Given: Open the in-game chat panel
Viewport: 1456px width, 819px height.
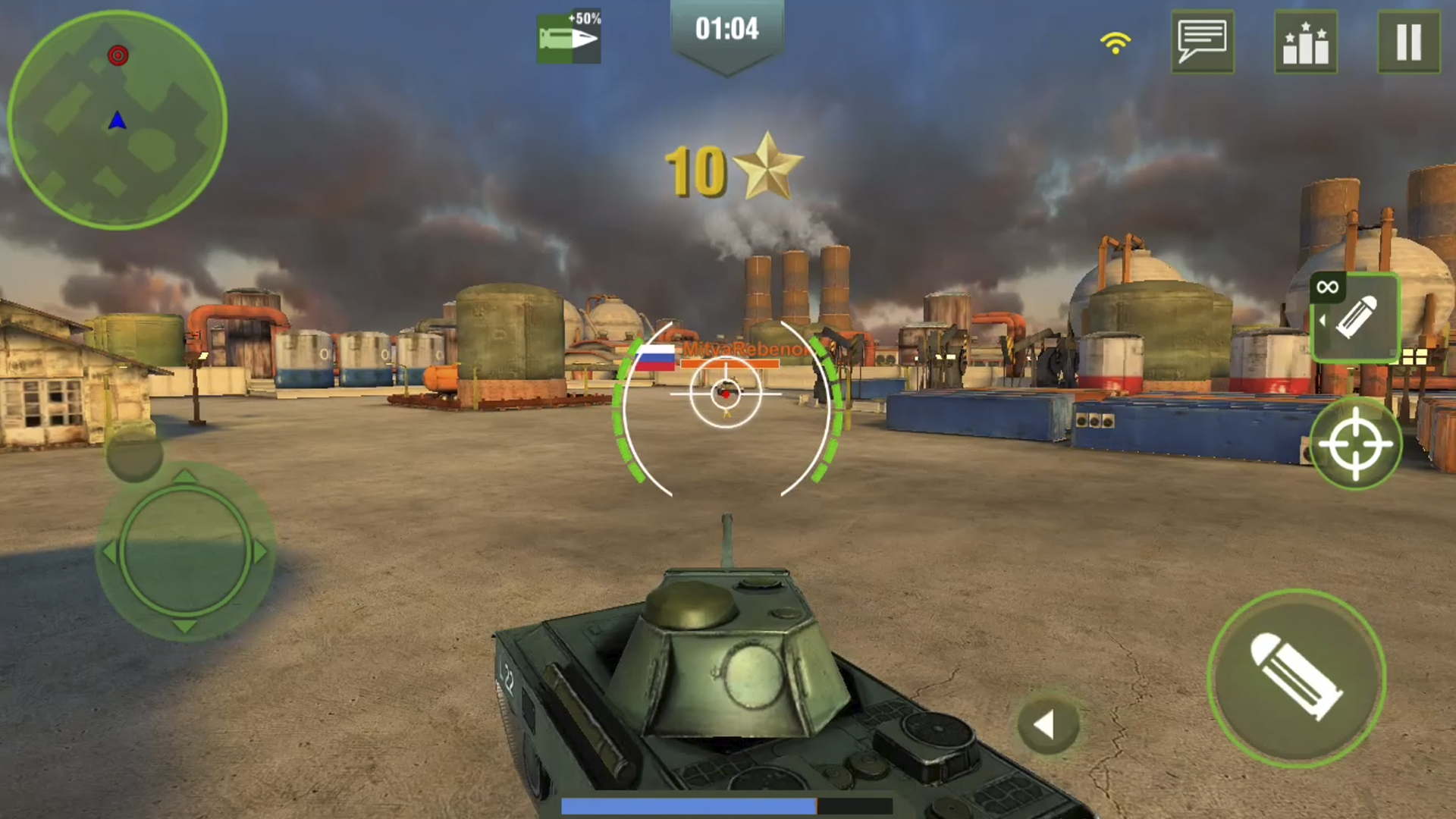Looking at the screenshot, I should 1203,42.
